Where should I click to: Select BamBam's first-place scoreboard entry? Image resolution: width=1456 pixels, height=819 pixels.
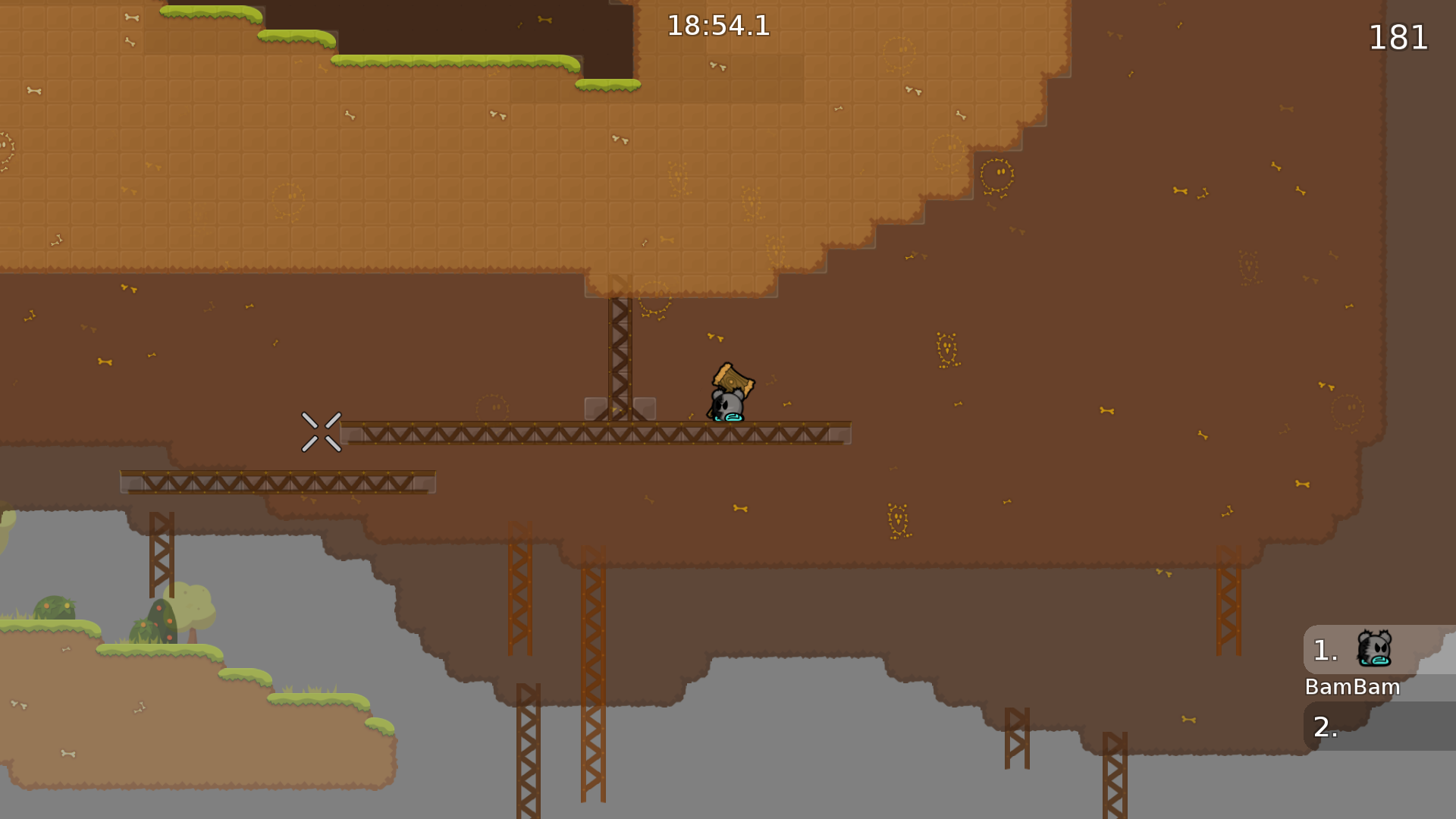(1379, 650)
